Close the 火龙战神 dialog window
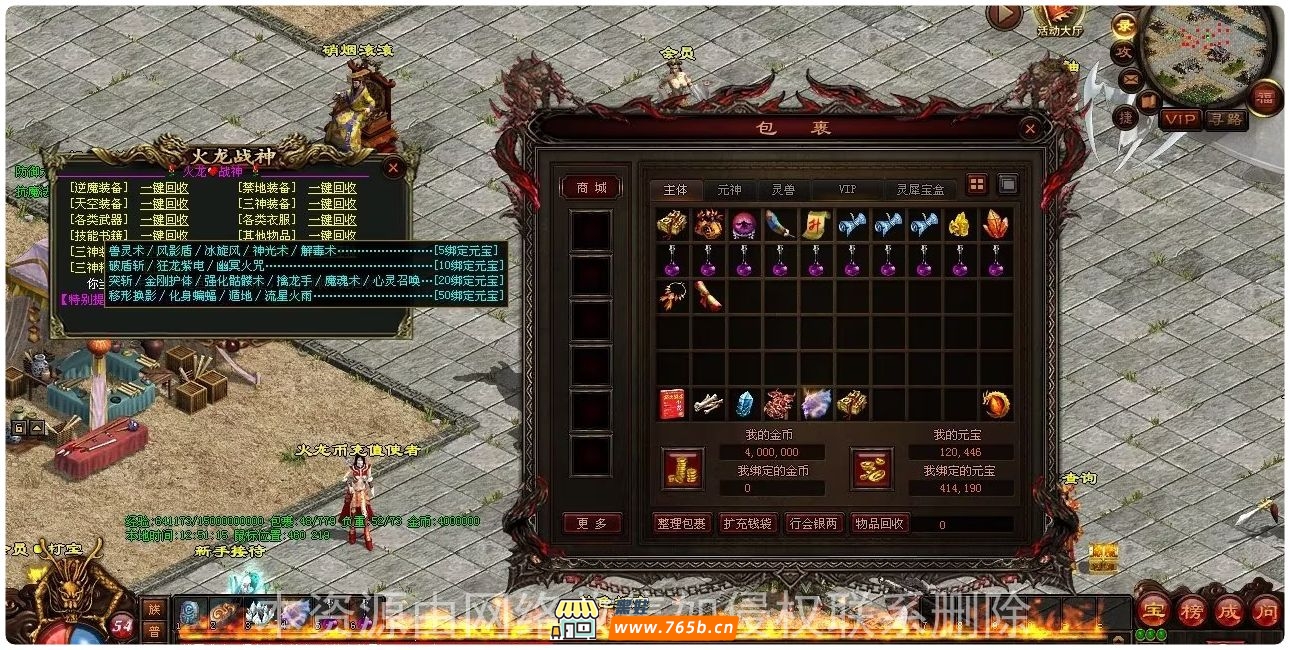1290x650 pixels. (x=393, y=167)
